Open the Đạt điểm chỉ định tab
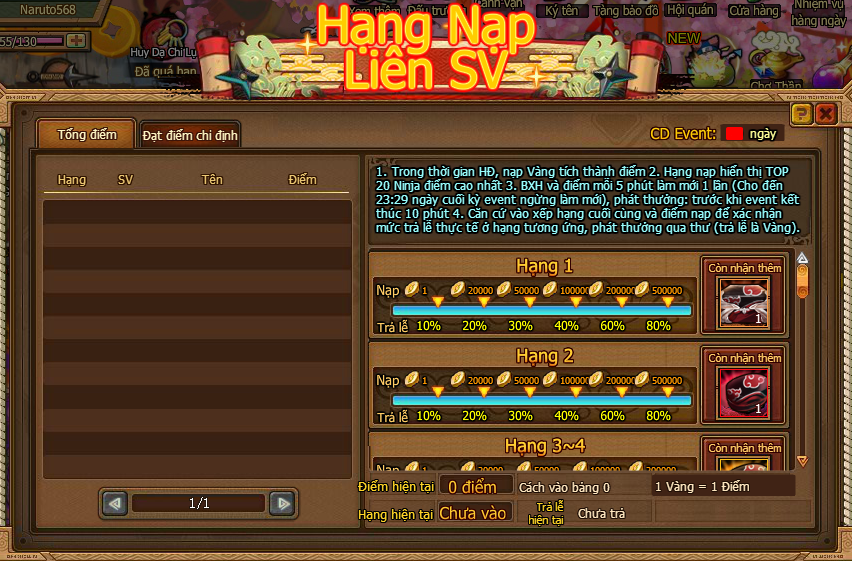Viewport: 852px width, 561px height. 190,134
